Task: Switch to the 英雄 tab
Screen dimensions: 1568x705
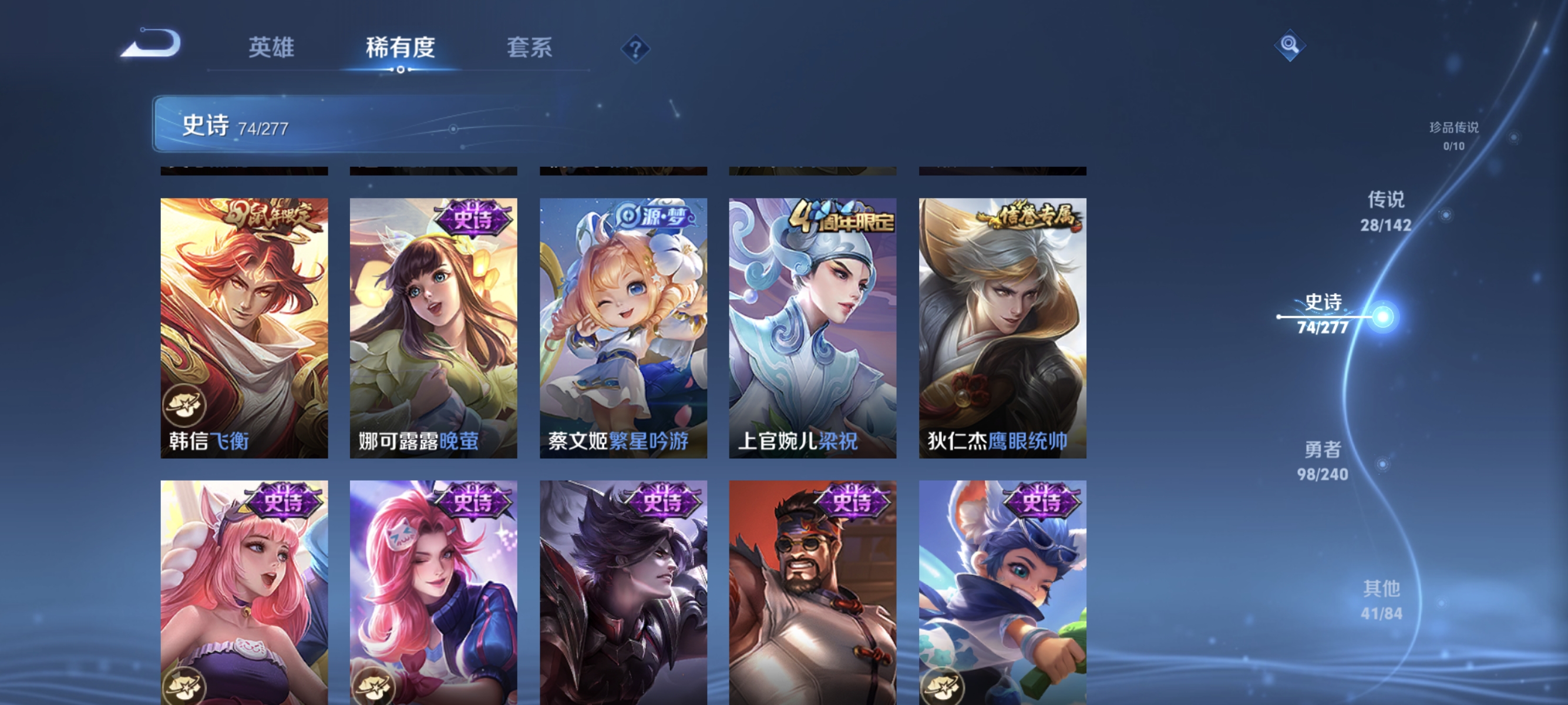Action: [271, 48]
